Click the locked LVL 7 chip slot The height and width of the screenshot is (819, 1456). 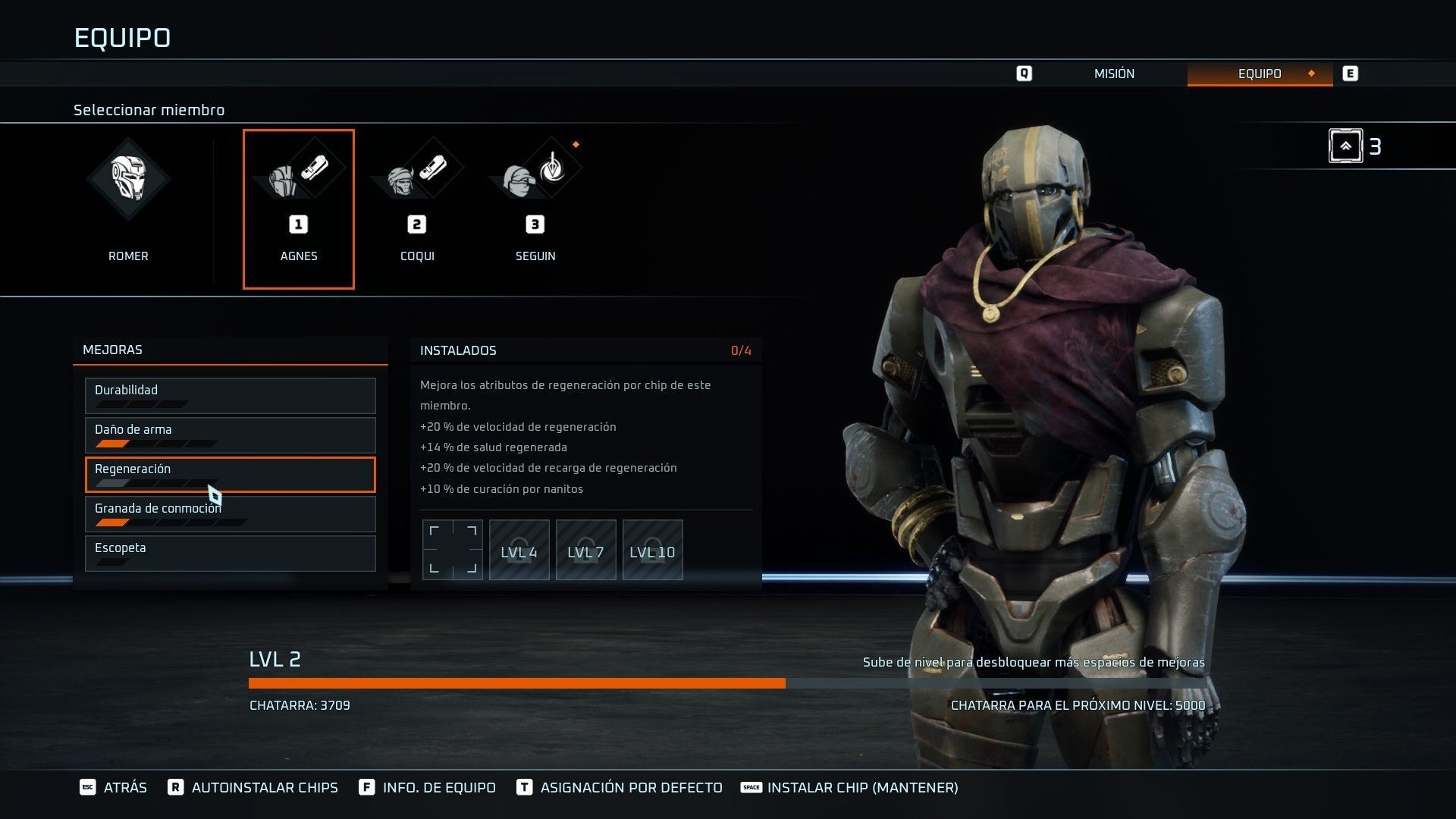click(x=586, y=550)
